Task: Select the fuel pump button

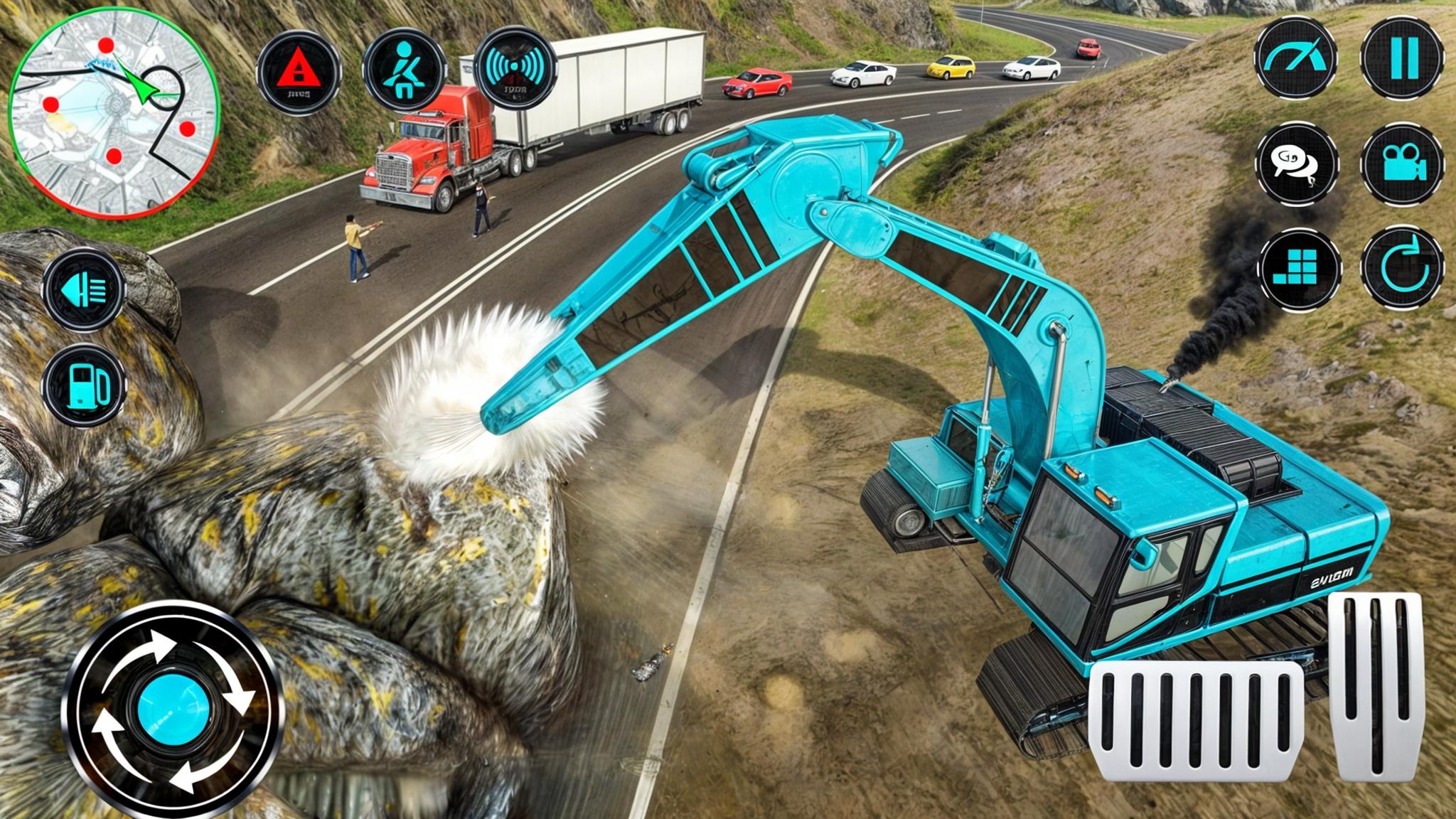Action: tap(84, 385)
